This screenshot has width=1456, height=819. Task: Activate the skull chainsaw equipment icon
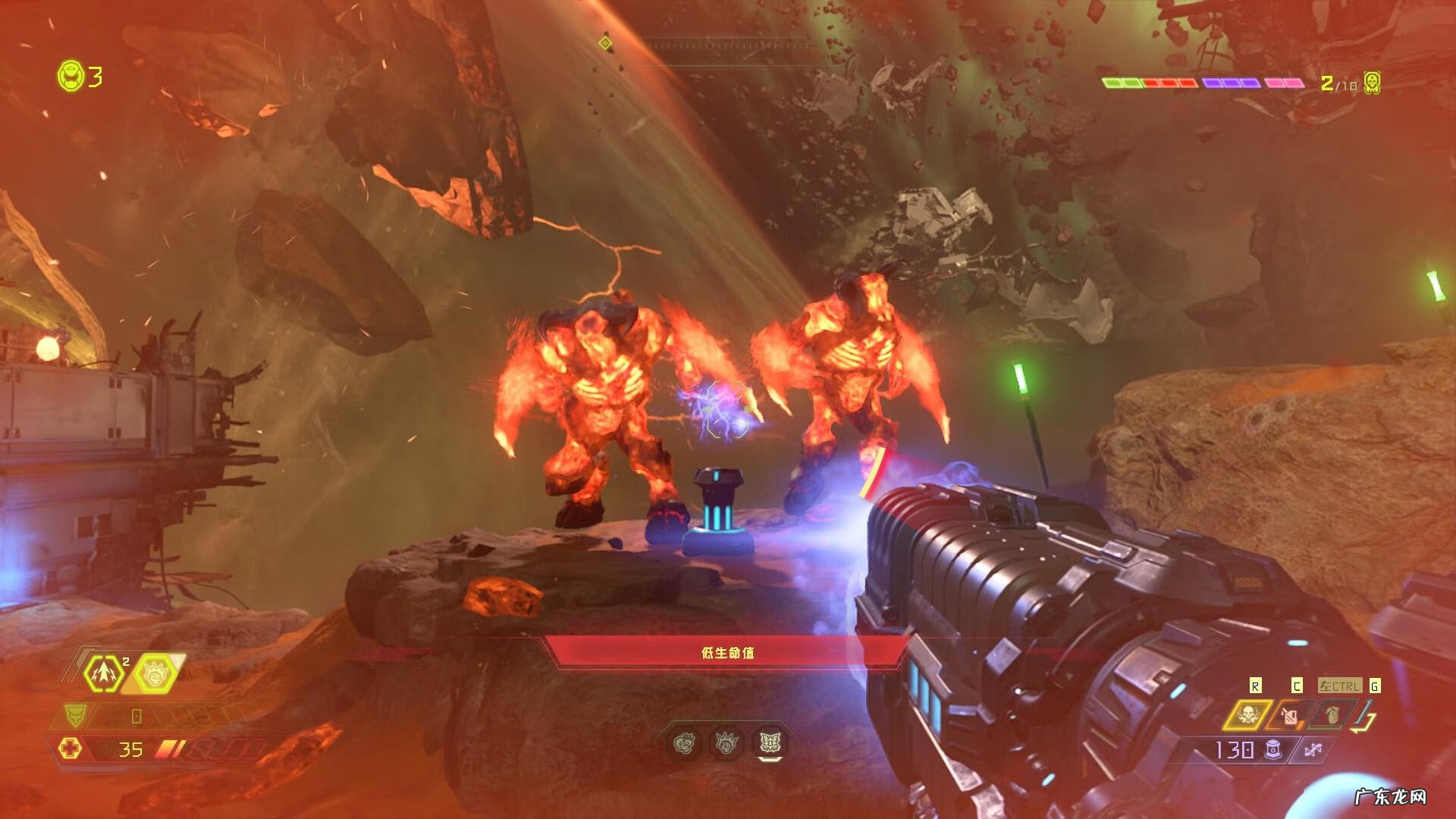[1247, 714]
